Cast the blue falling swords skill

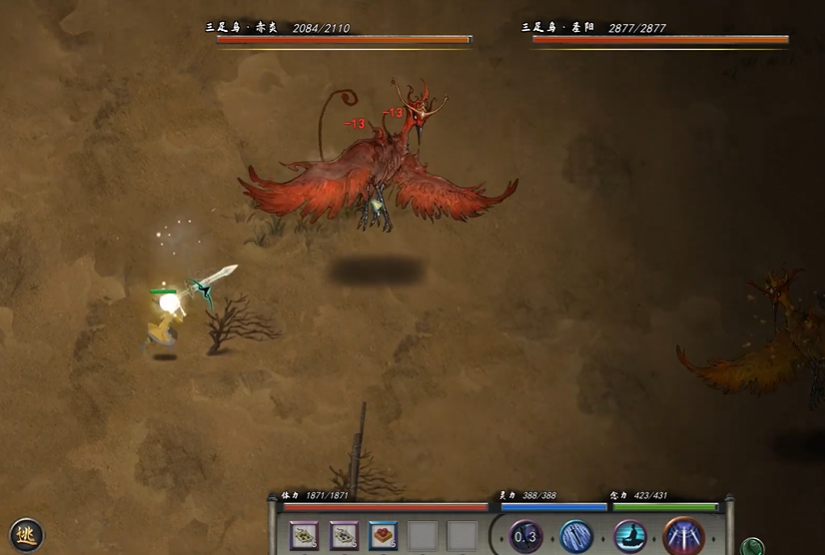577,537
